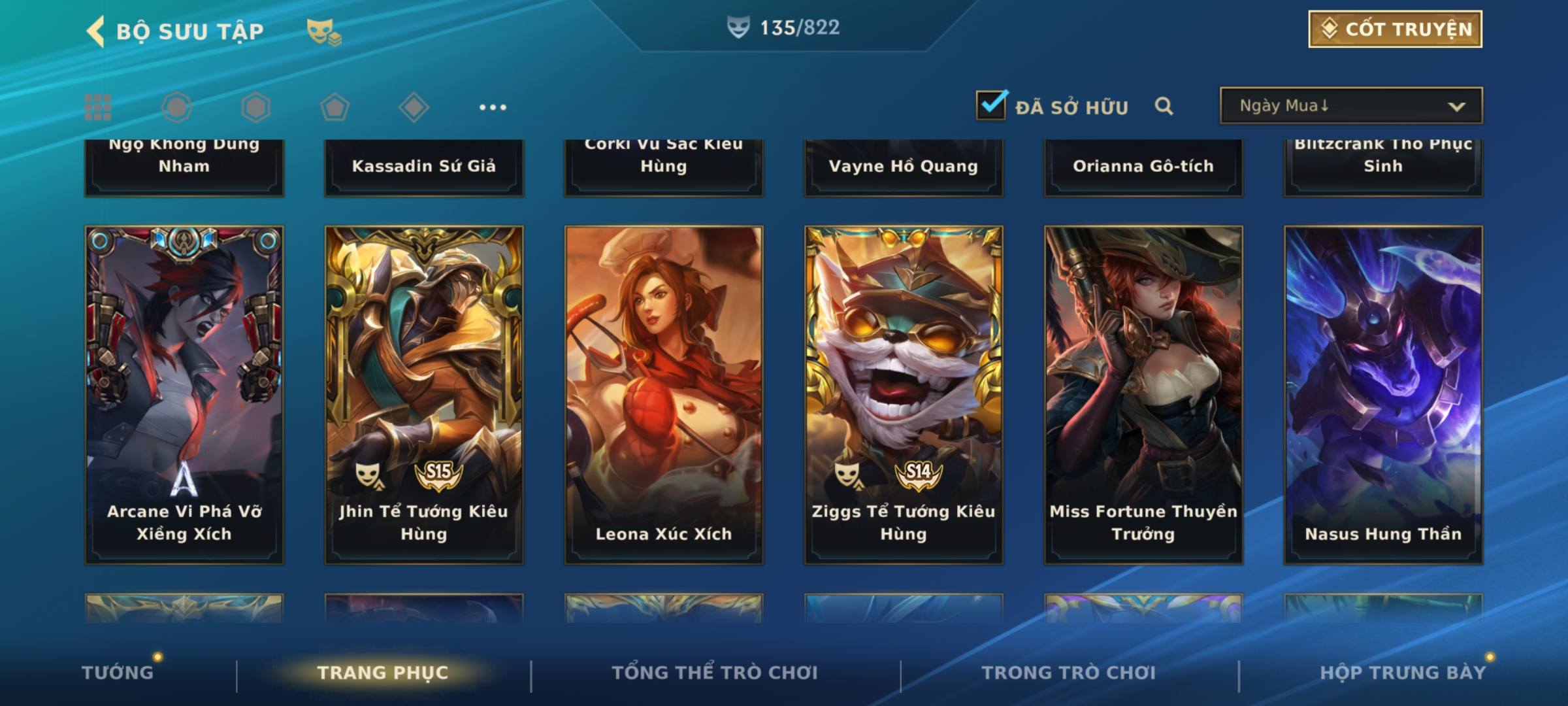Open the skin search magnifier
The image size is (1568, 706).
1164,106
